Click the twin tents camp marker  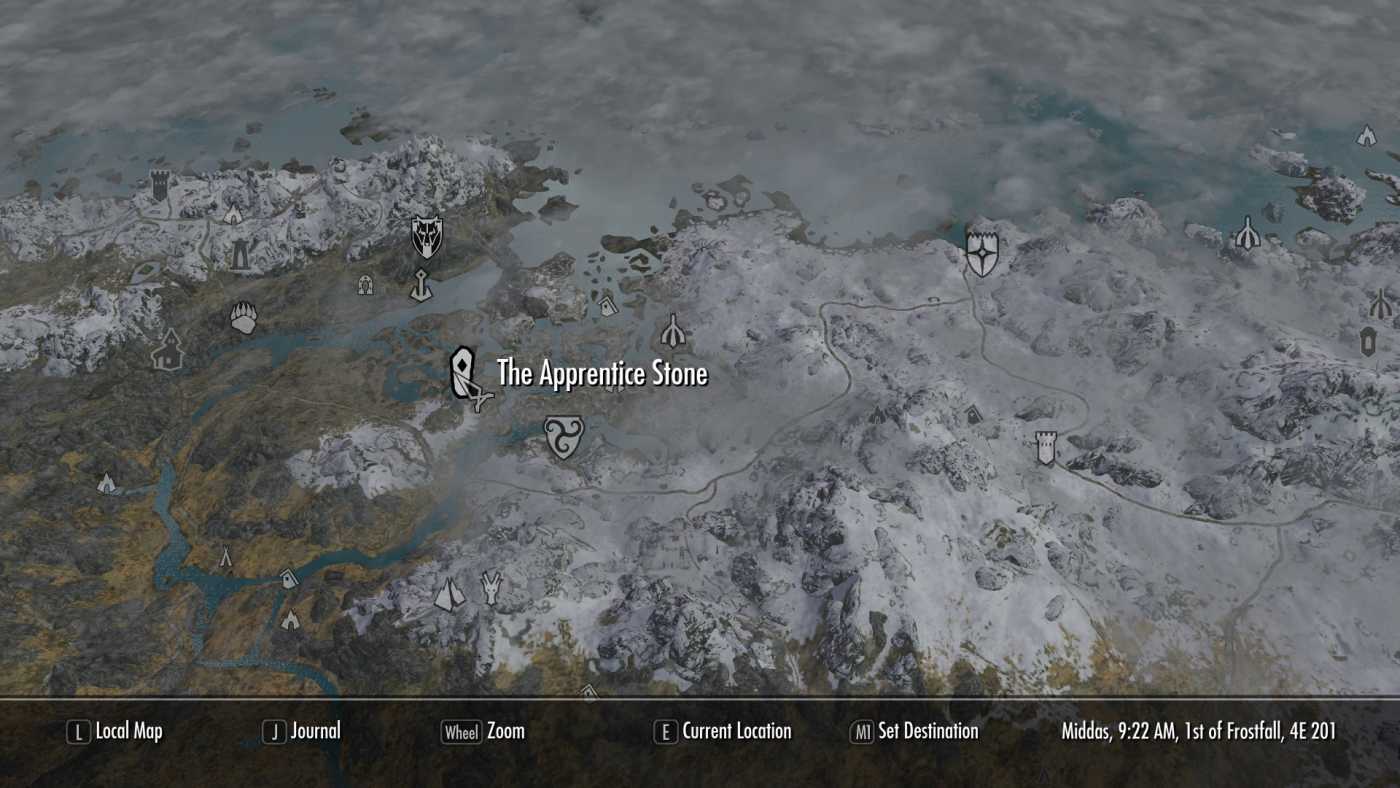click(449, 596)
